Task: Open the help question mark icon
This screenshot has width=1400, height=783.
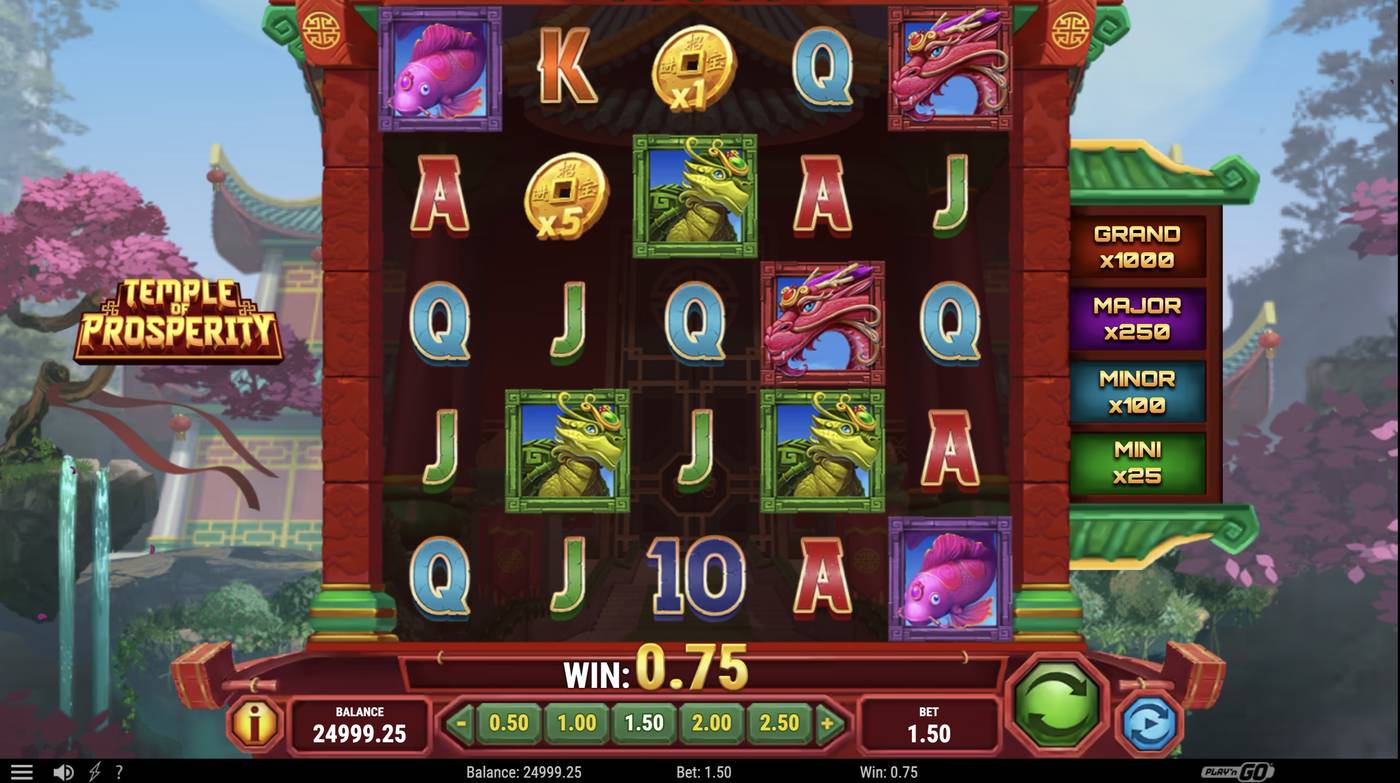Action: click(118, 771)
